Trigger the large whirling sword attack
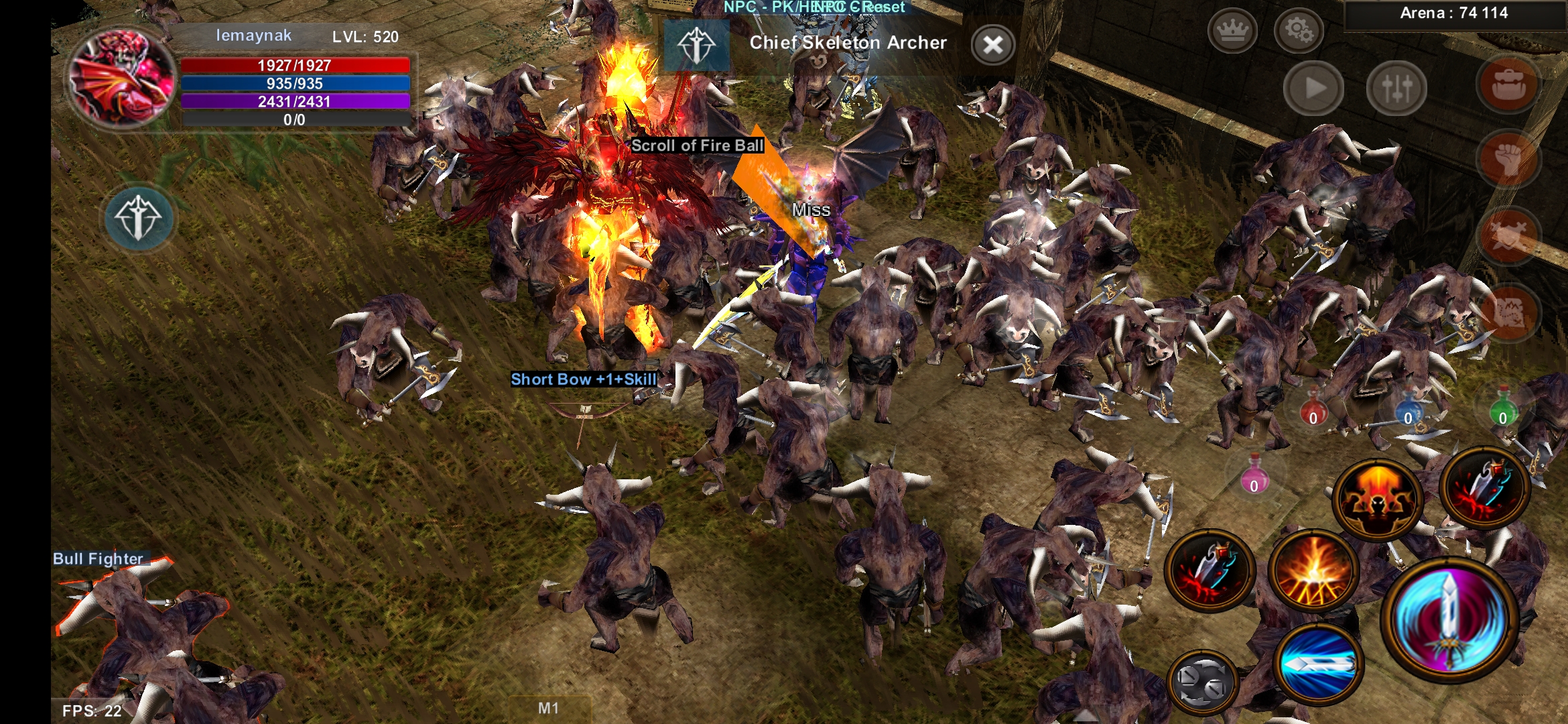 (1449, 620)
